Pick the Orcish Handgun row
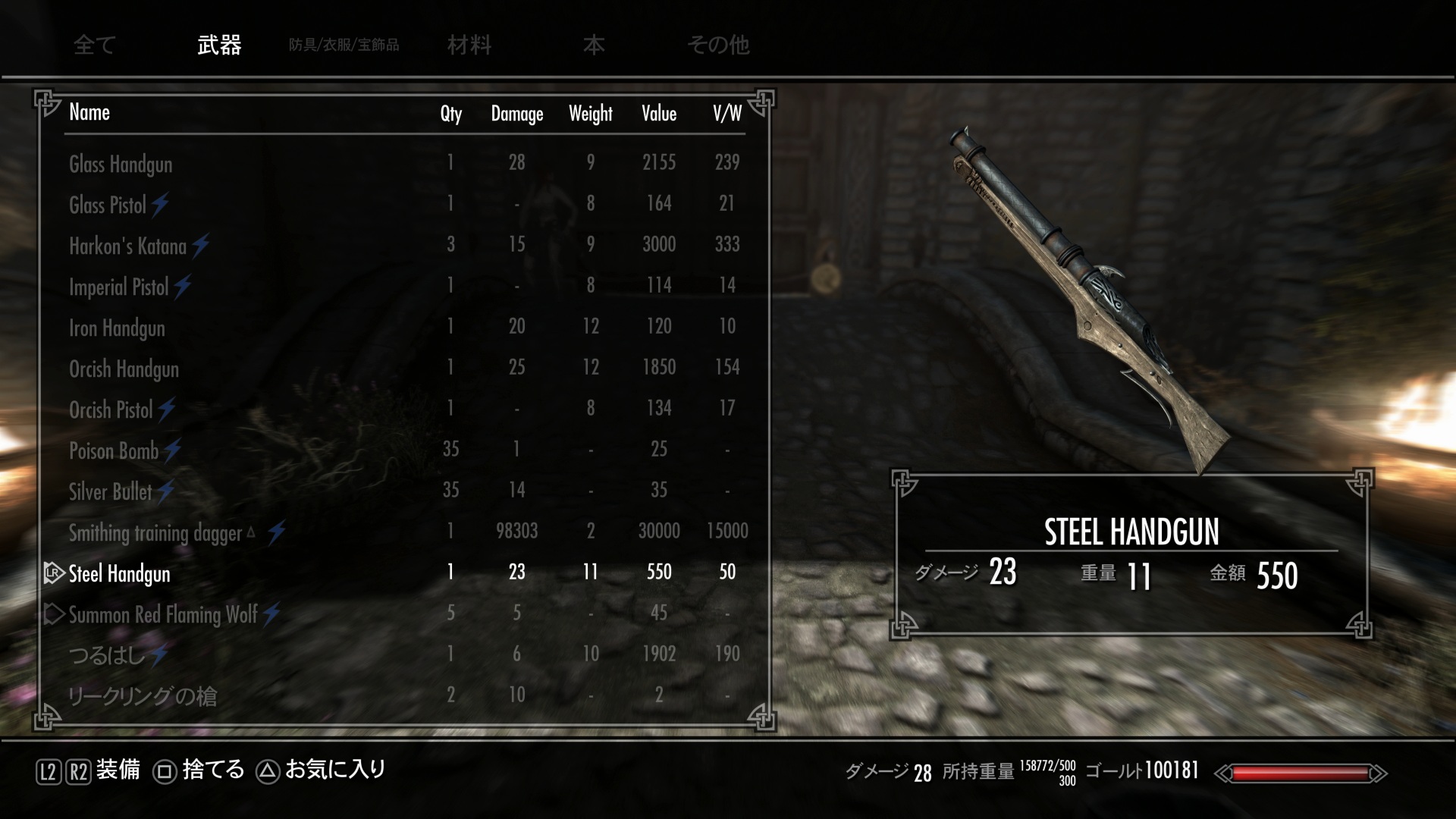 tap(124, 369)
